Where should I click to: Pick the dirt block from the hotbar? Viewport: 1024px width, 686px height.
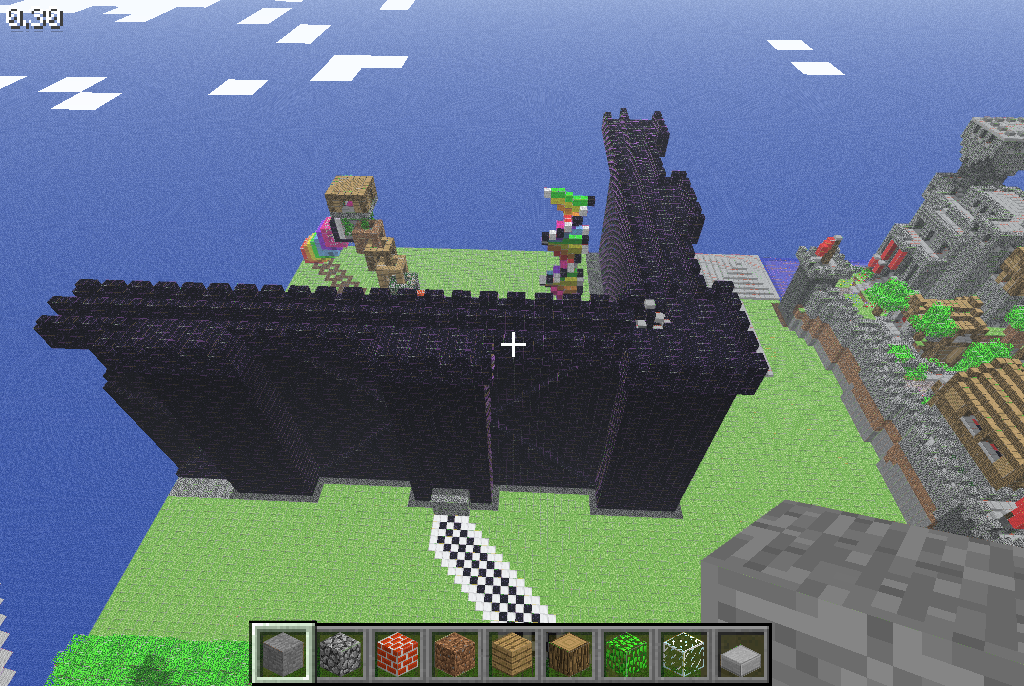point(454,654)
